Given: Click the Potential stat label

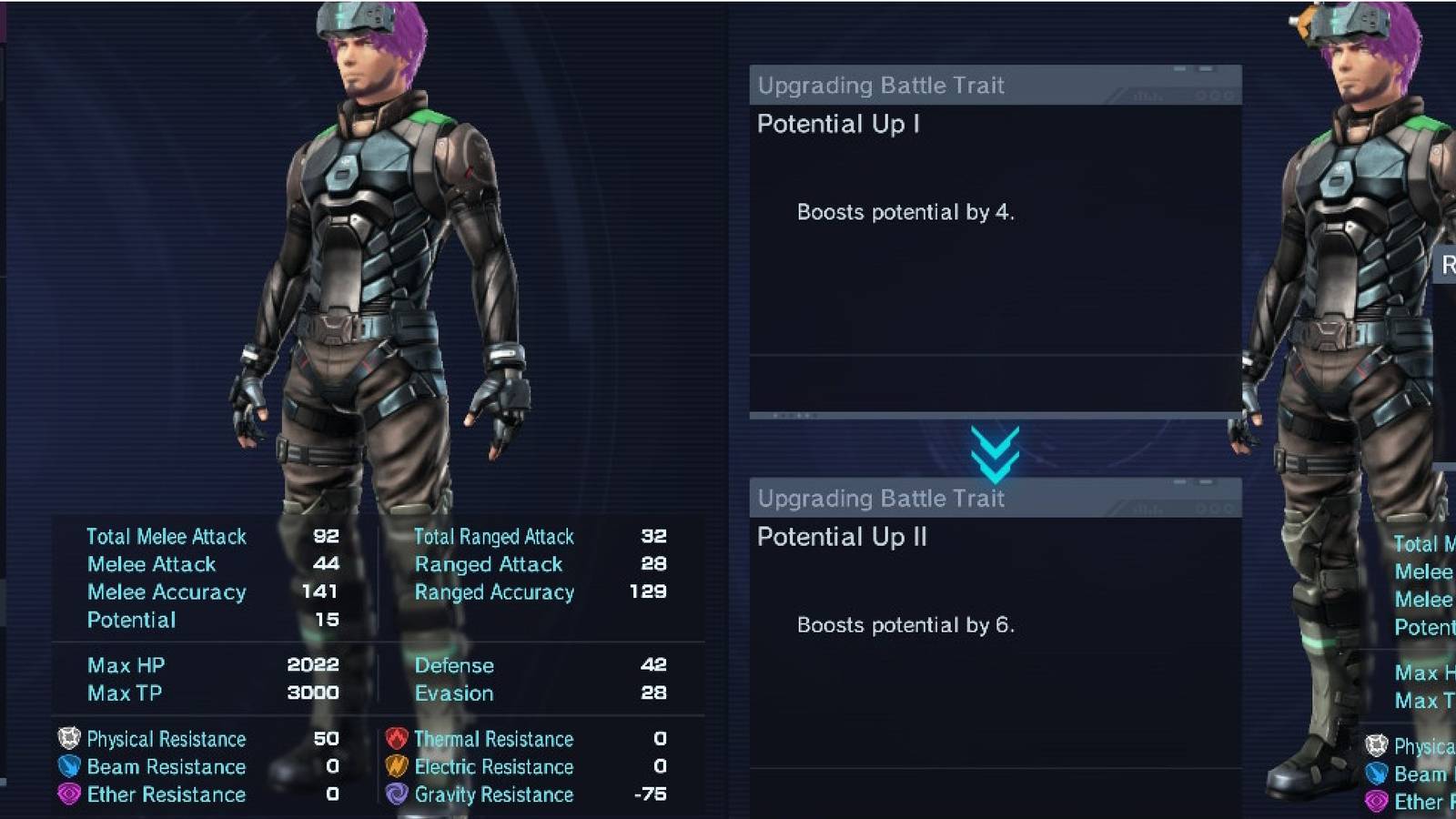Looking at the screenshot, I should (130, 620).
